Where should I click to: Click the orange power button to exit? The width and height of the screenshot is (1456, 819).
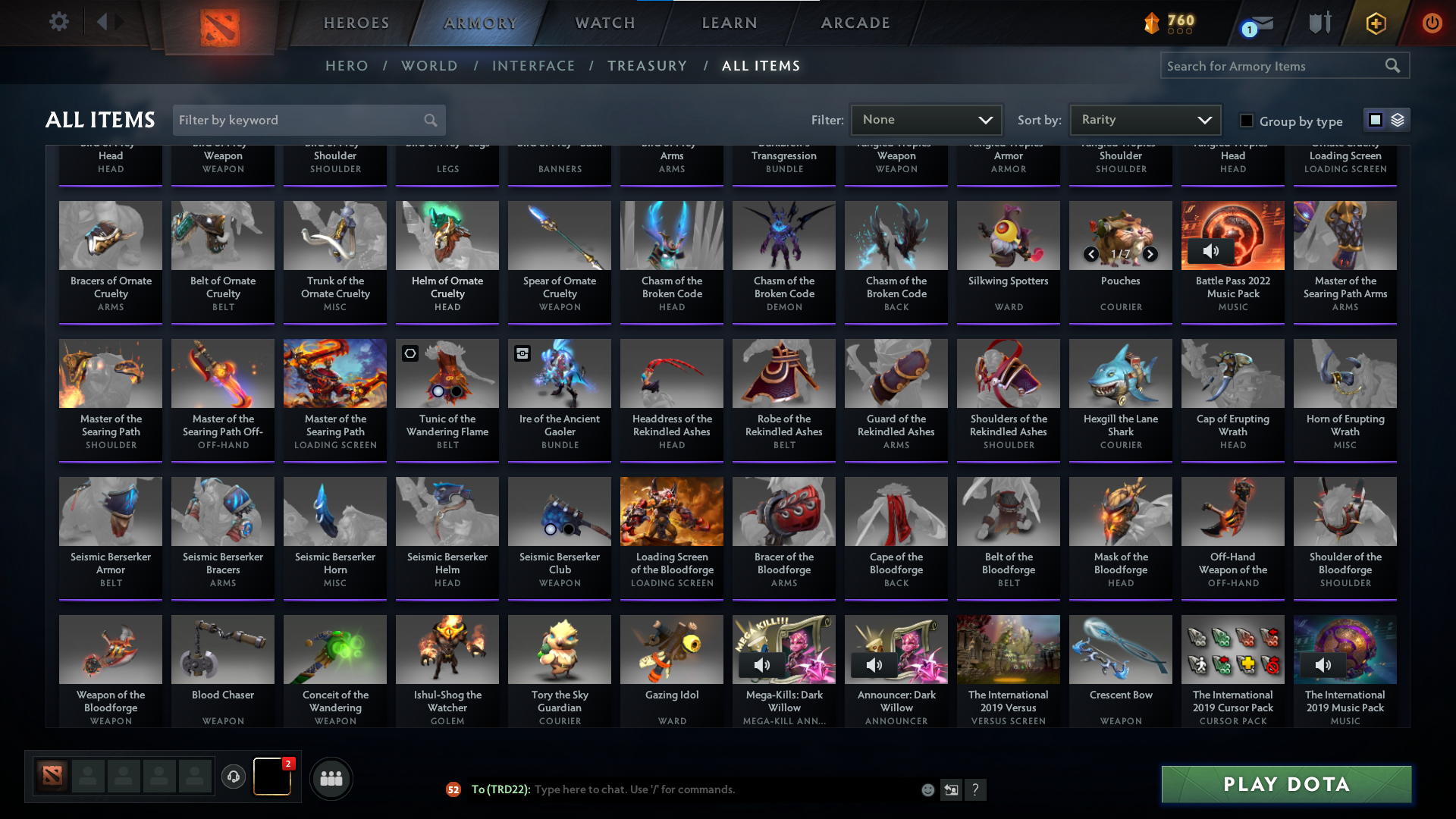pos(1432,23)
